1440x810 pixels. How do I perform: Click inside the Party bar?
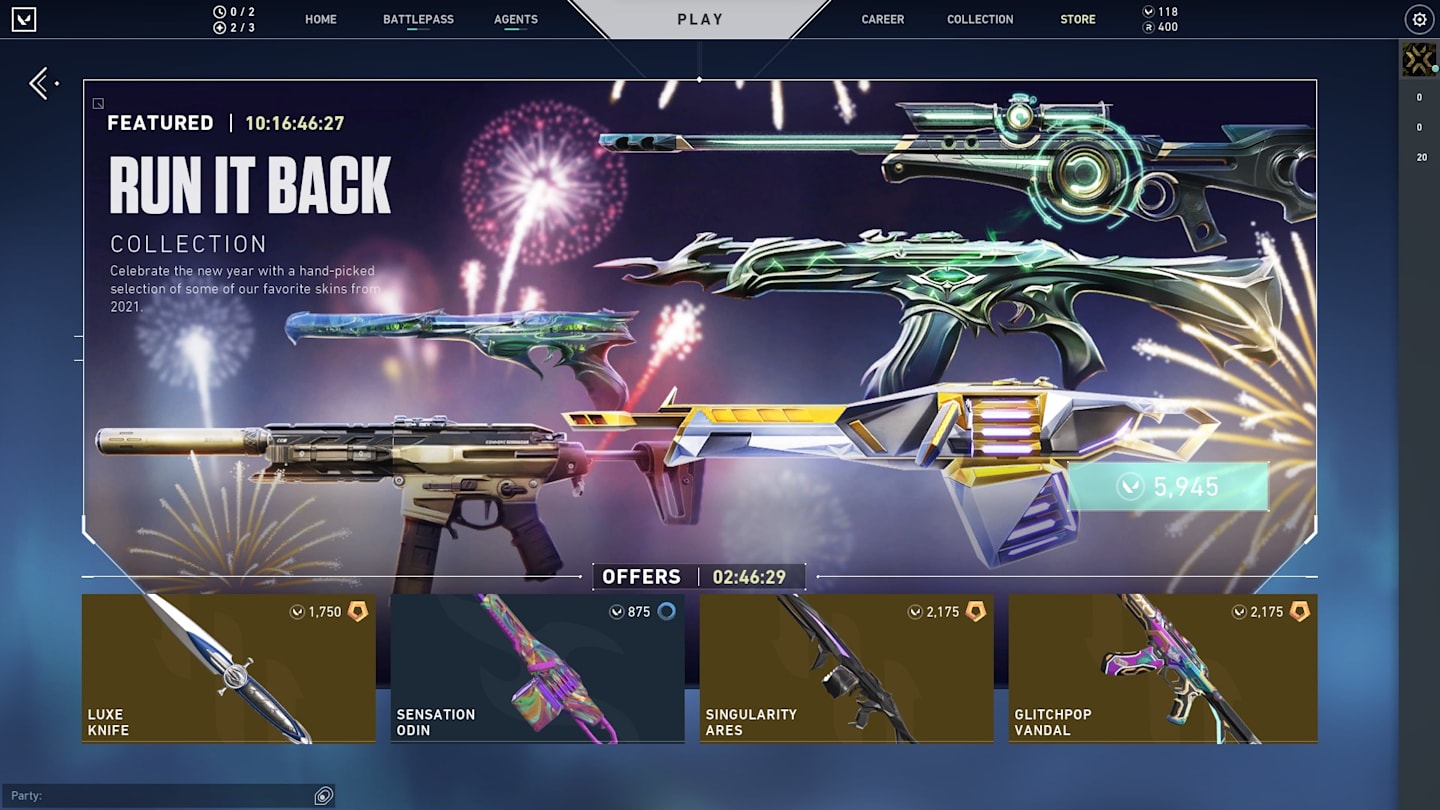point(160,795)
